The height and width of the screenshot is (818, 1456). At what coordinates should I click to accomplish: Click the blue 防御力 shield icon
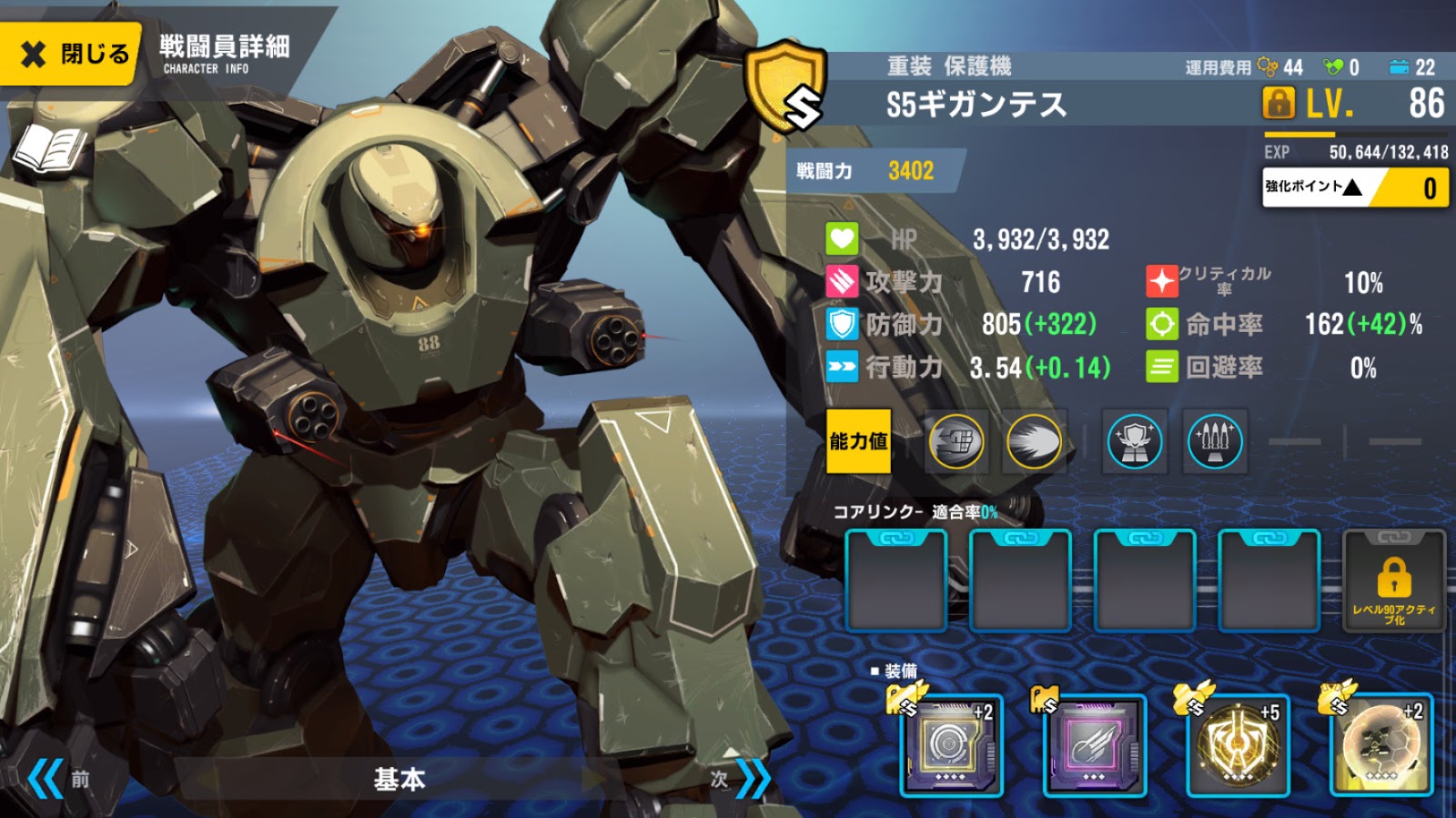[x=842, y=326]
